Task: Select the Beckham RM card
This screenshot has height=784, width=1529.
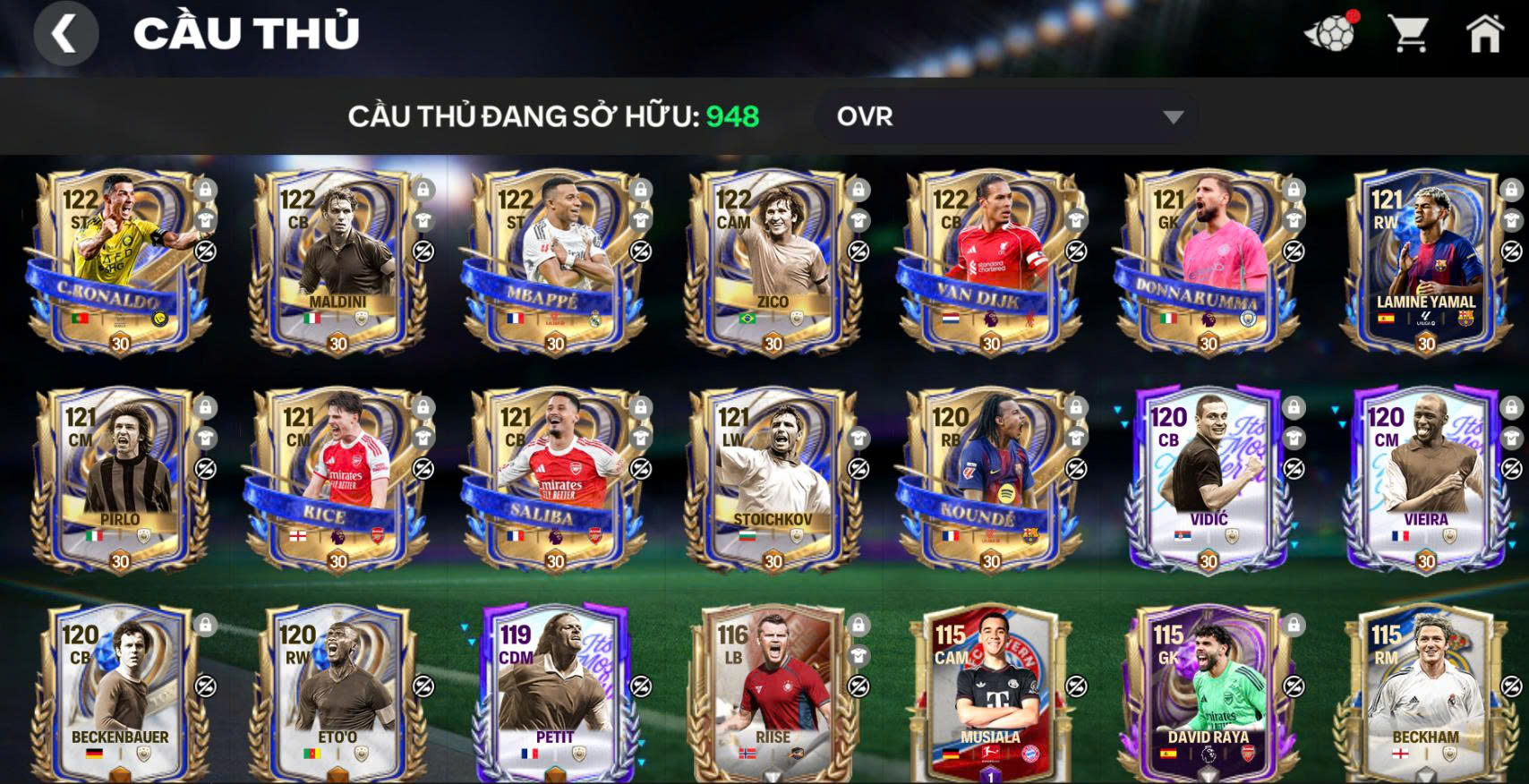Action: [1425, 694]
